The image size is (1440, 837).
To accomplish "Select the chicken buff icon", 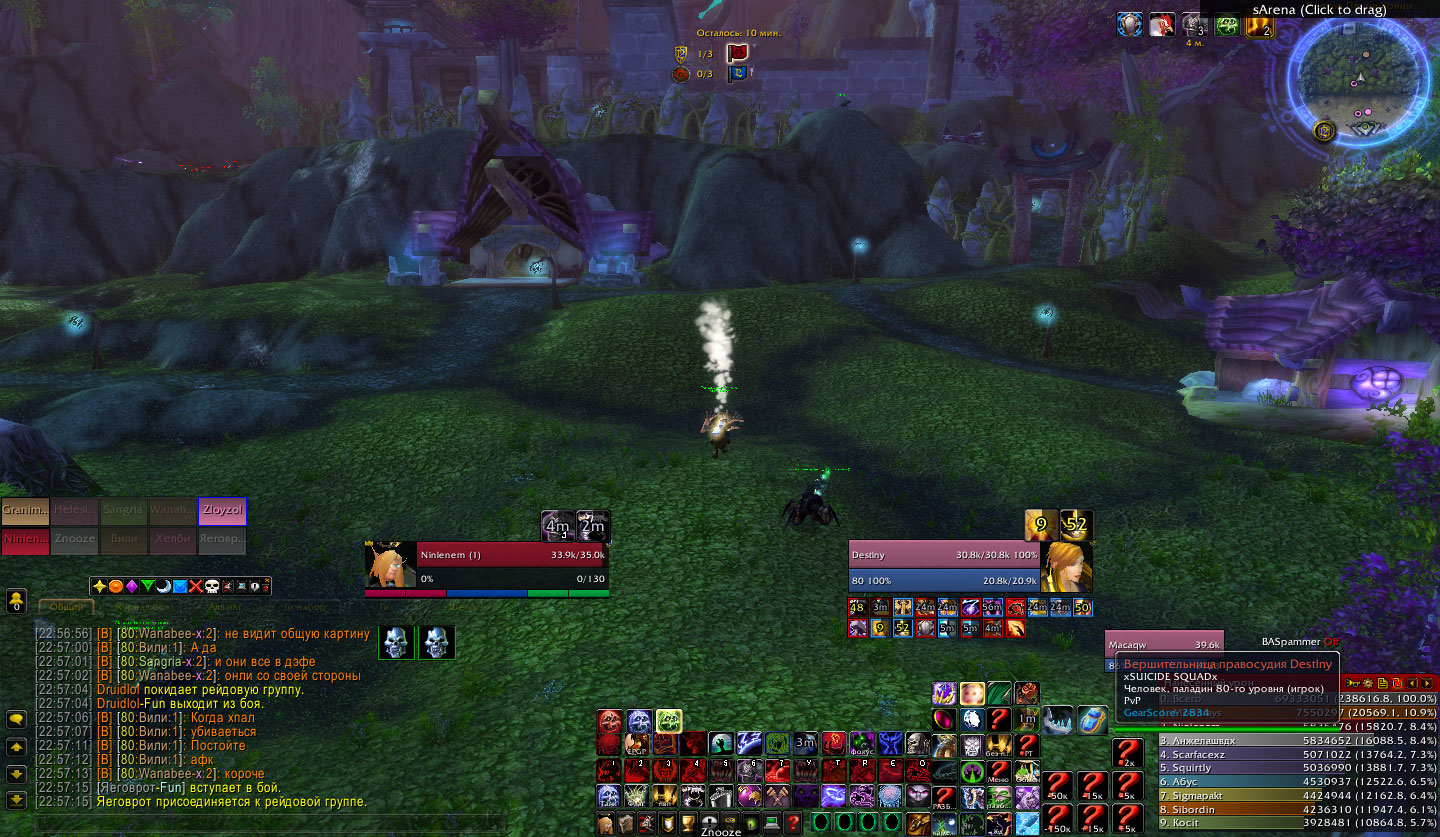I will pos(1161,26).
